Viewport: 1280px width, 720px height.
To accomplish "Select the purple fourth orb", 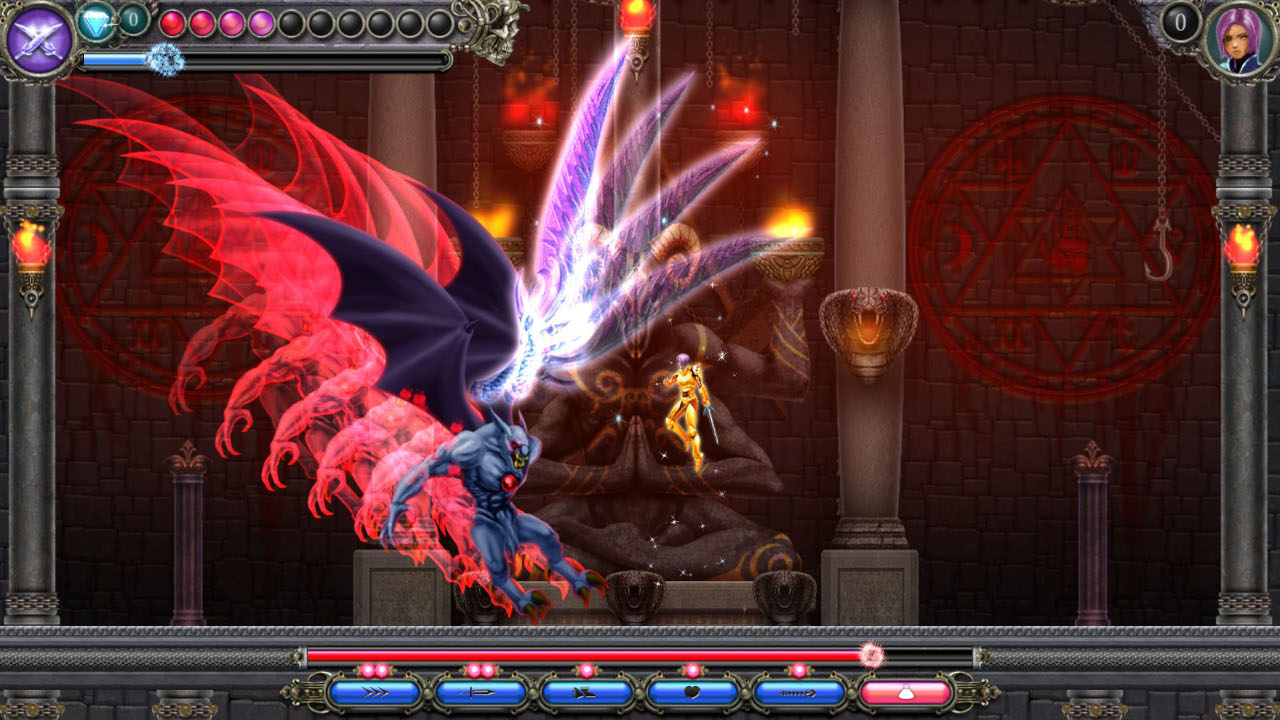I will [262, 23].
